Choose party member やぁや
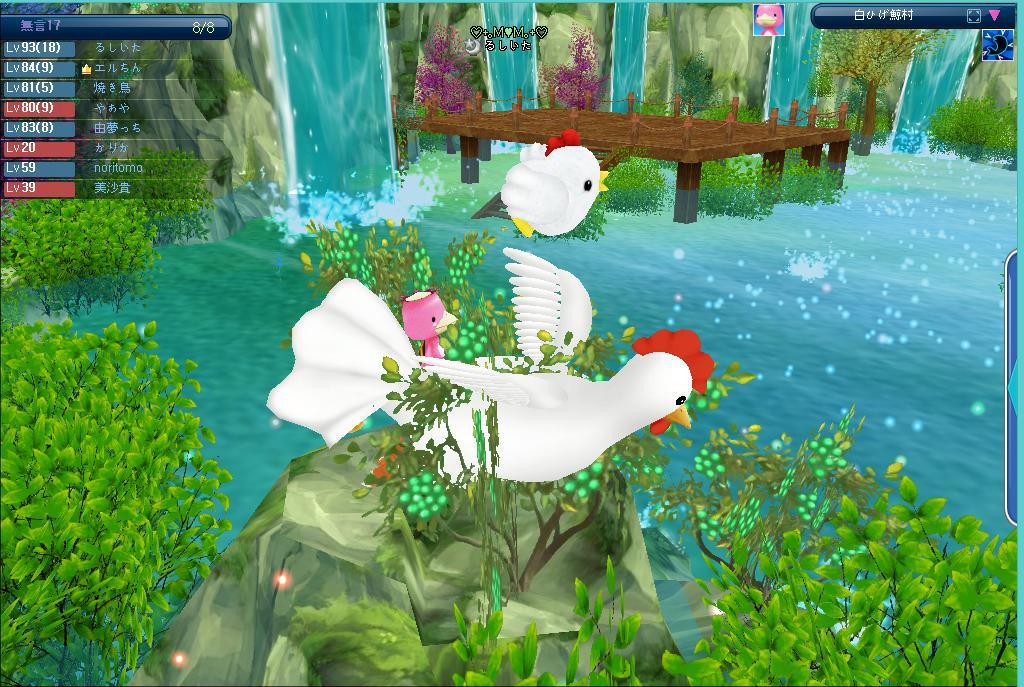Image resolution: width=1024 pixels, height=687 pixels. 112,108
